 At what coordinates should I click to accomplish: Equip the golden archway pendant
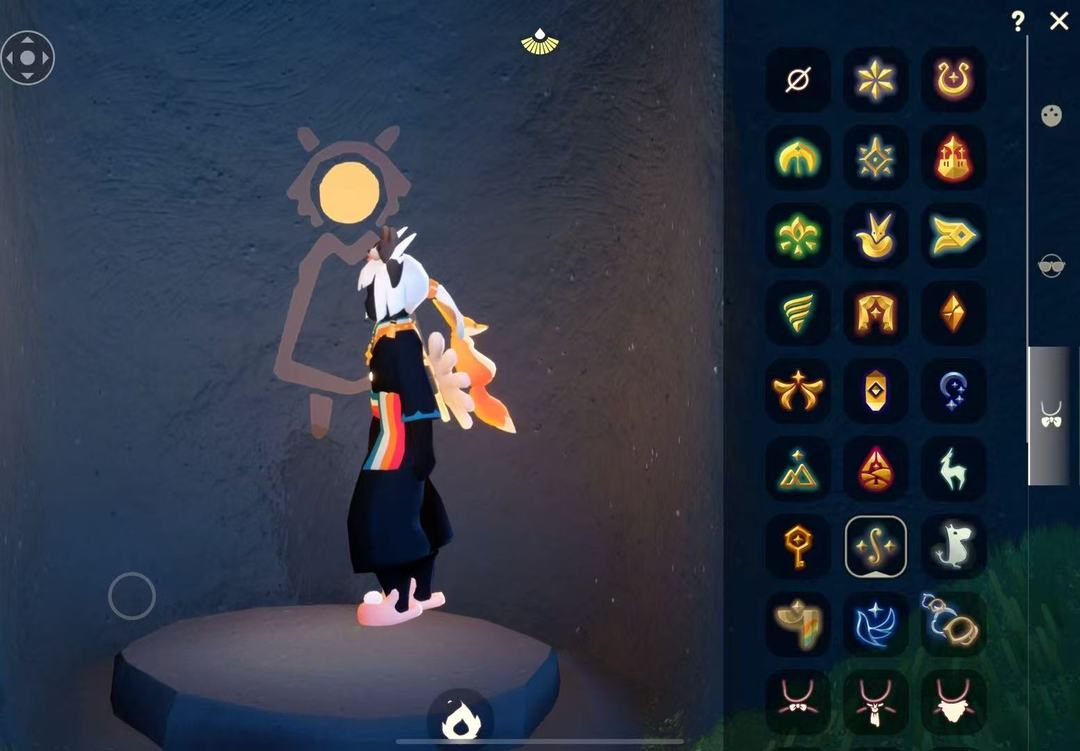click(x=876, y=313)
